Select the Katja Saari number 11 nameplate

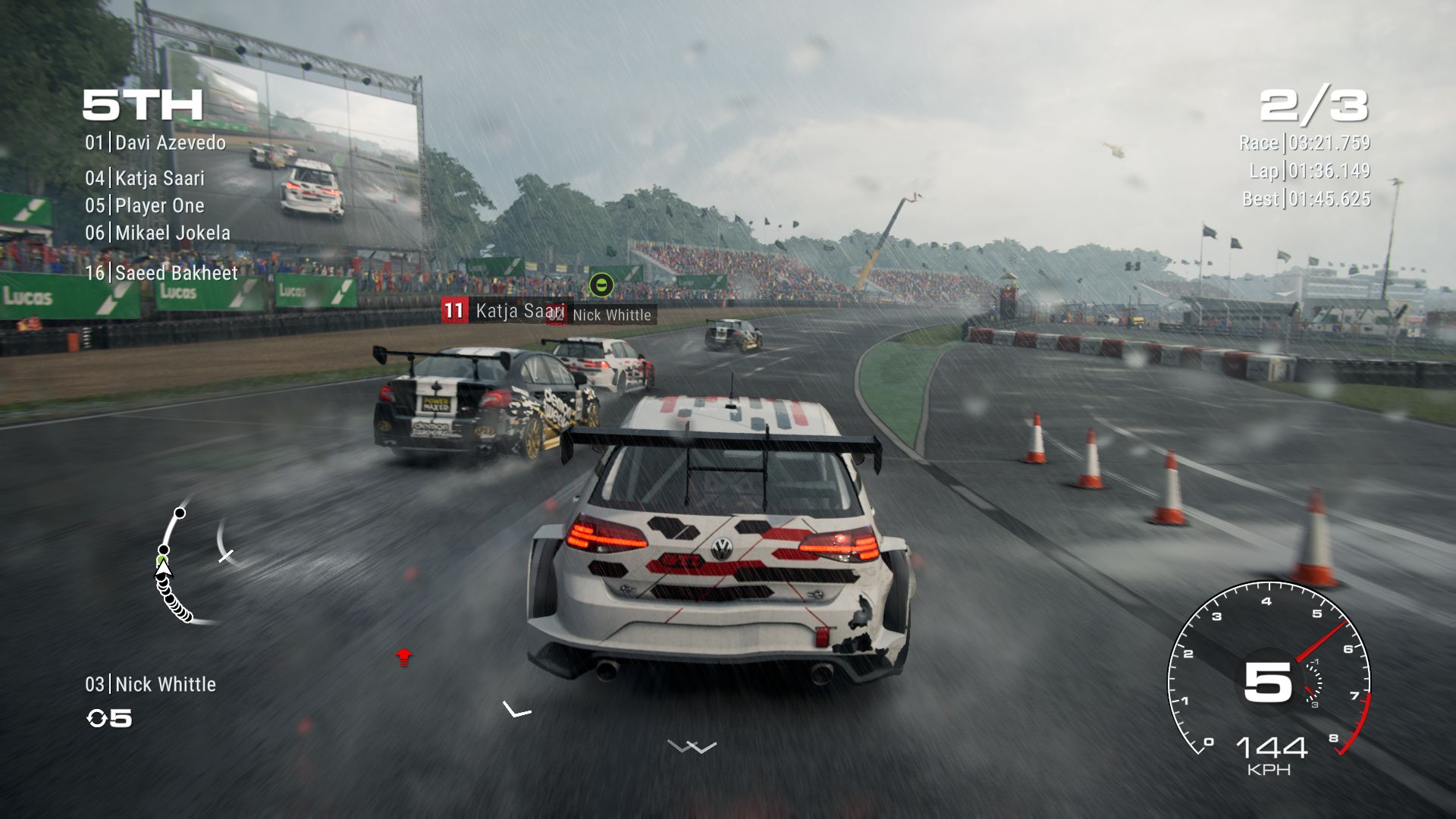pyautogui.click(x=504, y=310)
